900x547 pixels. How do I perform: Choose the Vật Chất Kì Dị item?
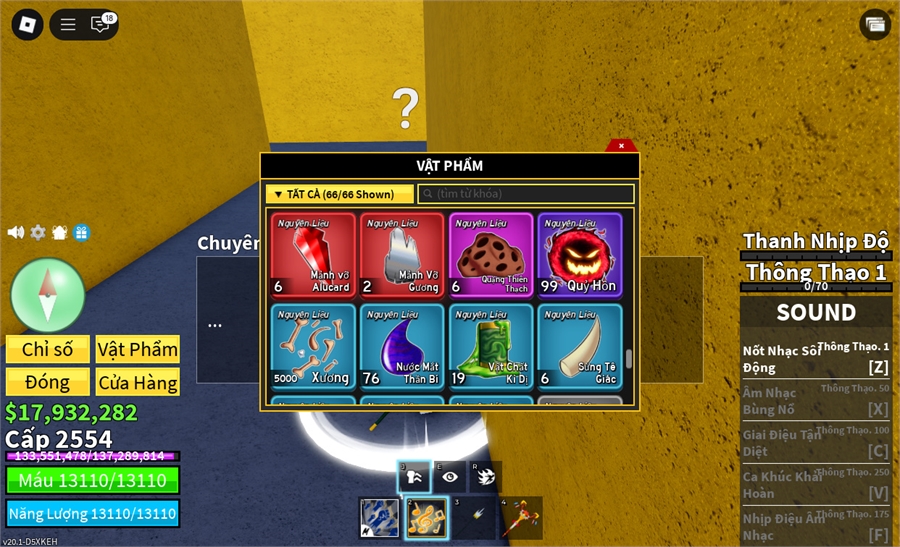click(491, 346)
